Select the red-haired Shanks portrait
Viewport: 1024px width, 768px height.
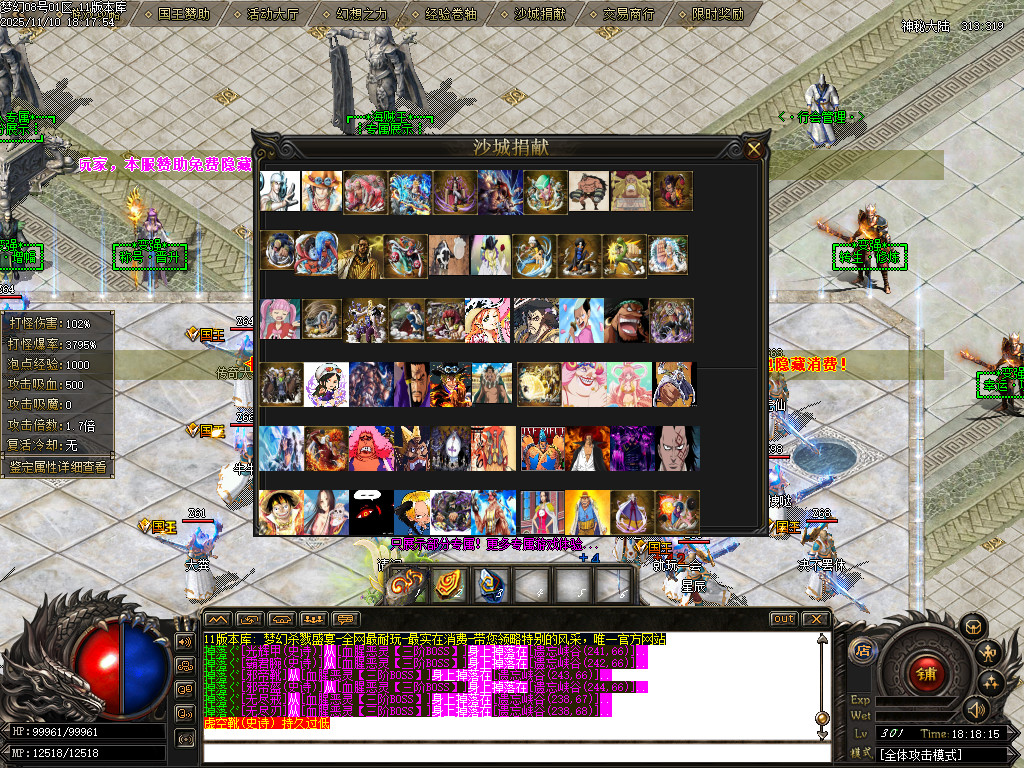point(587,448)
